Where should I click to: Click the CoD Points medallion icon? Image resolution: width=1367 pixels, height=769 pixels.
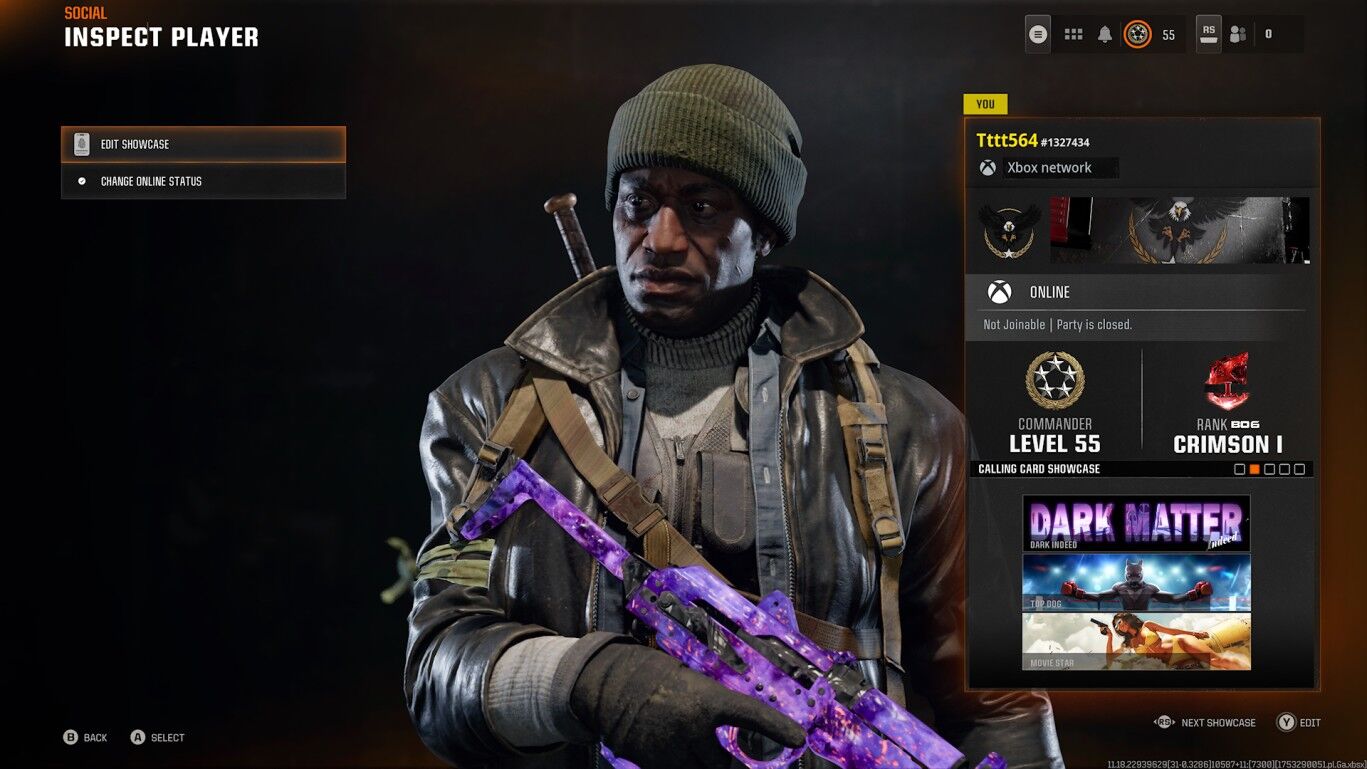[x=1138, y=33]
